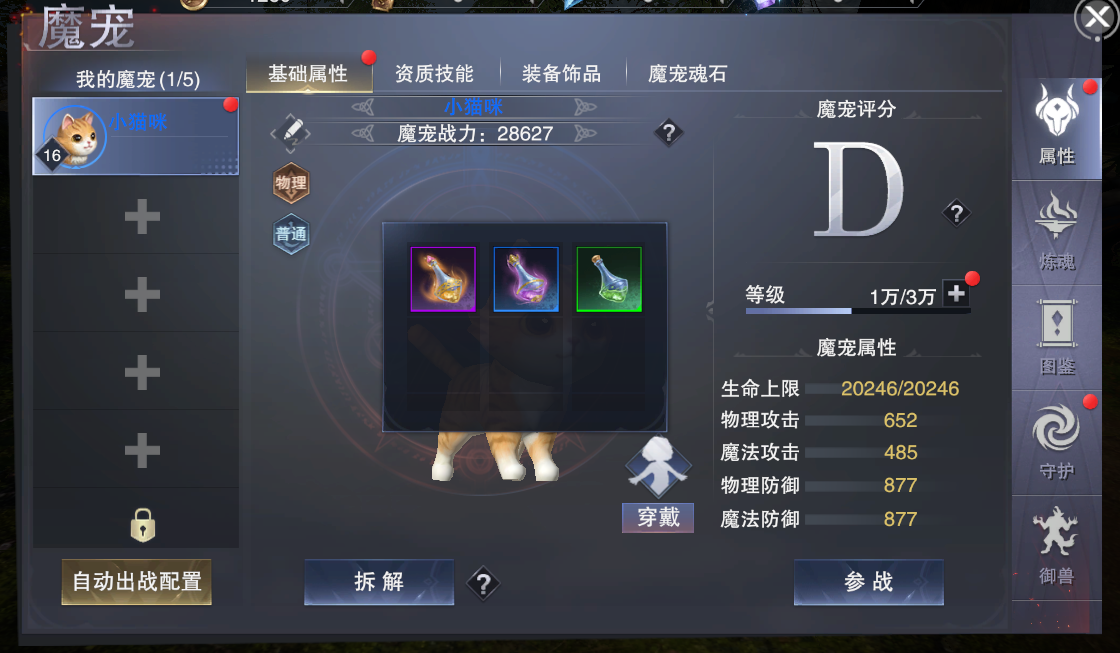Image resolution: width=1120 pixels, height=653 pixels.
Task: Click the pencil rename icon
Action: 292,131
